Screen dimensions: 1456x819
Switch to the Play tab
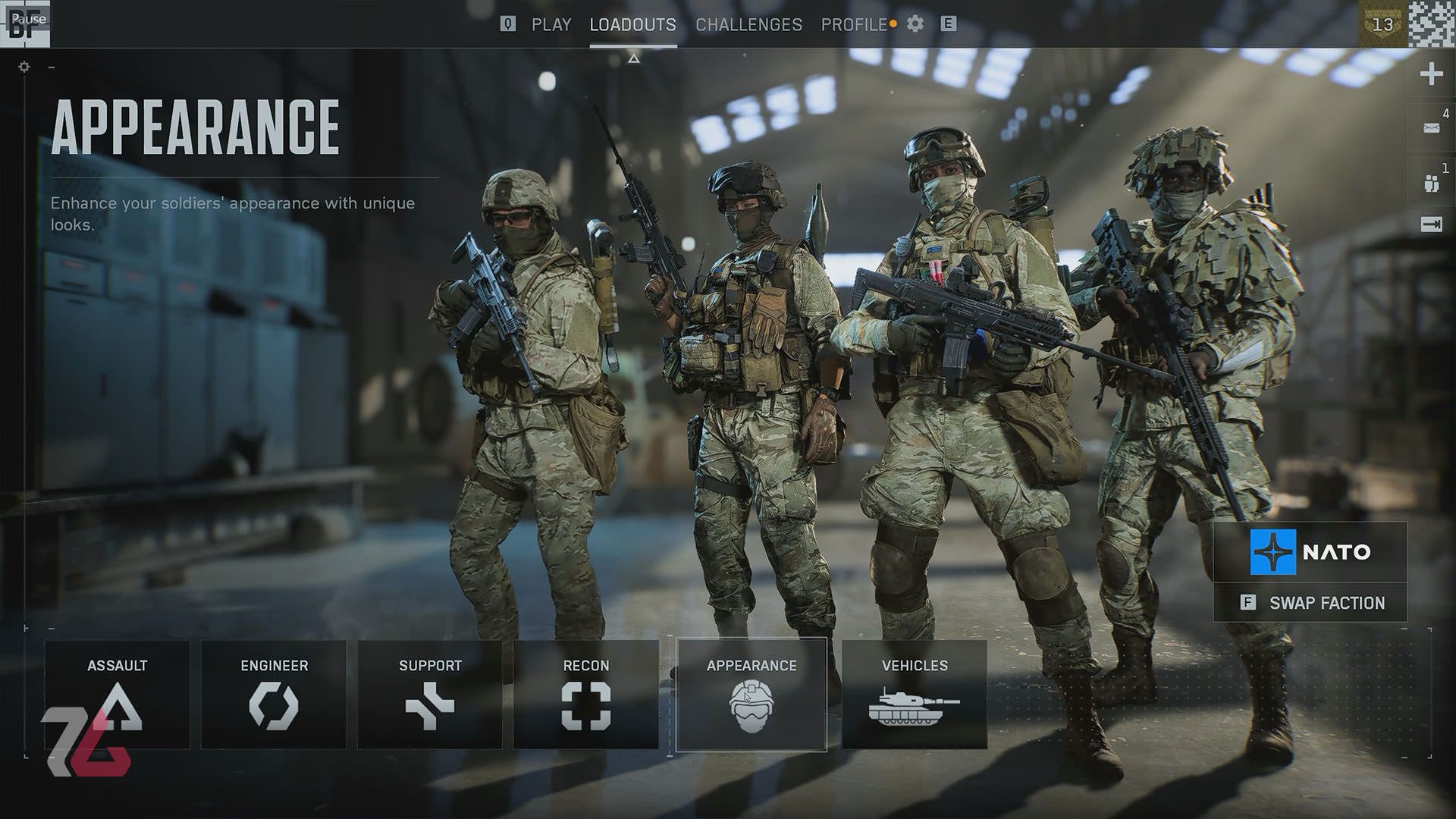551,25
